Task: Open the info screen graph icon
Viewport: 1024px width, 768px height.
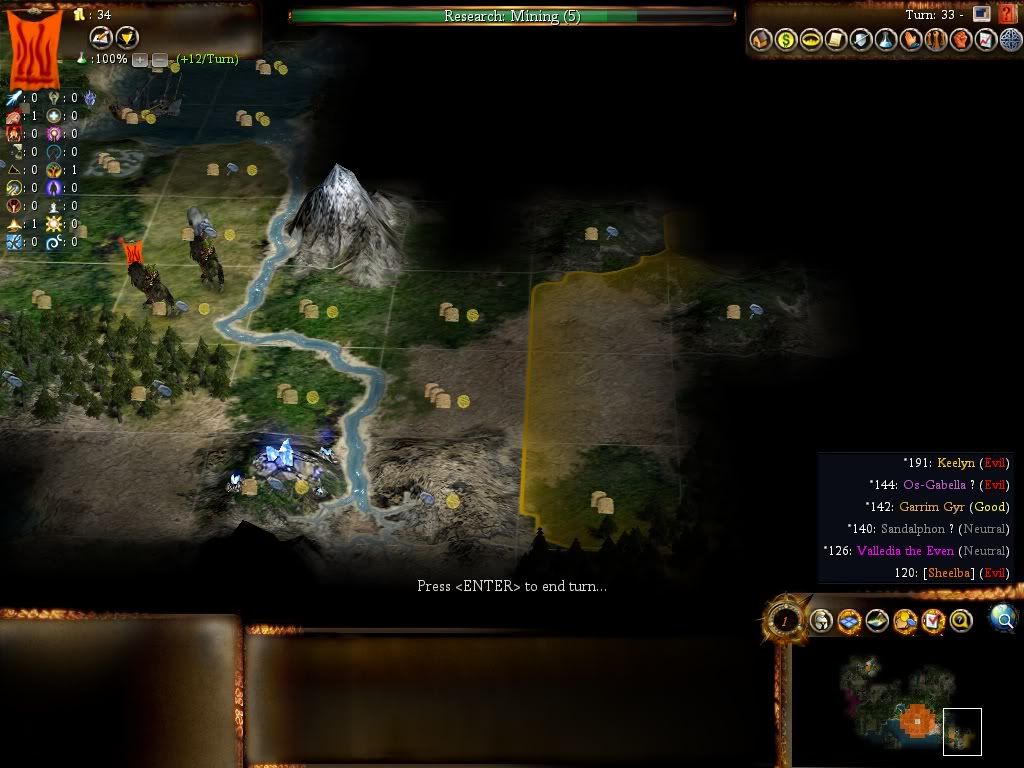Action: (986, 40)
